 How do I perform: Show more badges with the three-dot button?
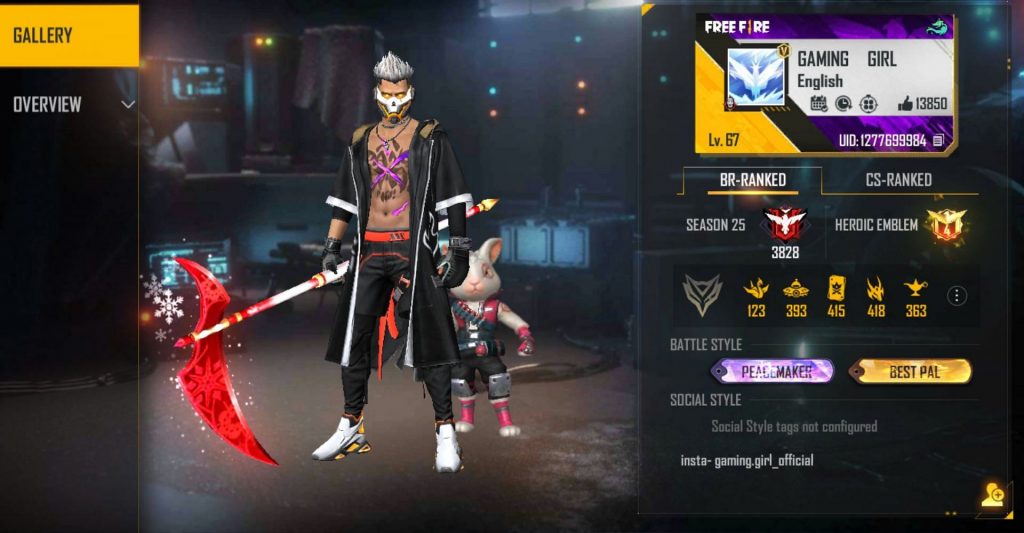click(x=957, y=295)
